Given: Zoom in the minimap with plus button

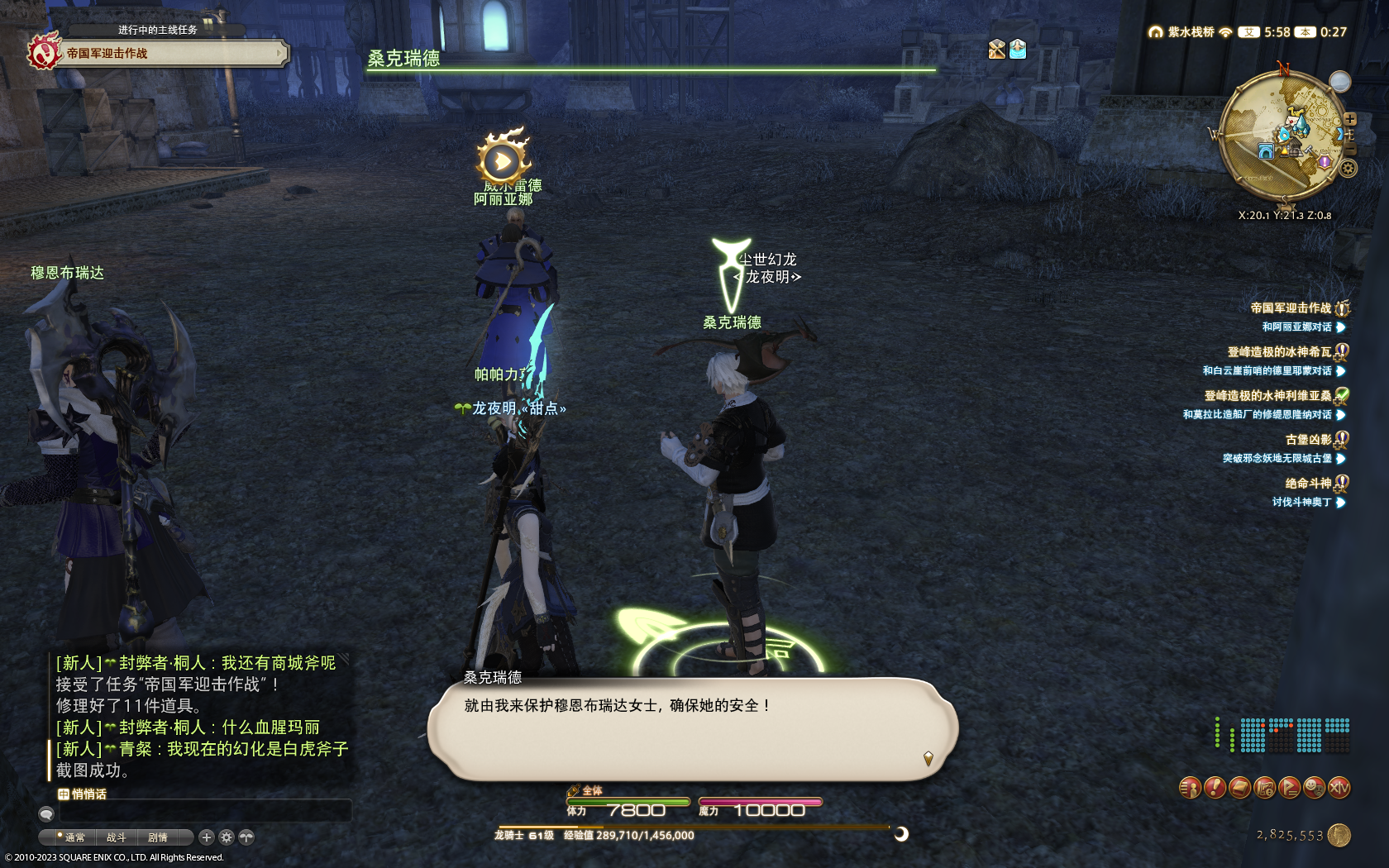Looking at the screenshot, I should (1350, 119).
